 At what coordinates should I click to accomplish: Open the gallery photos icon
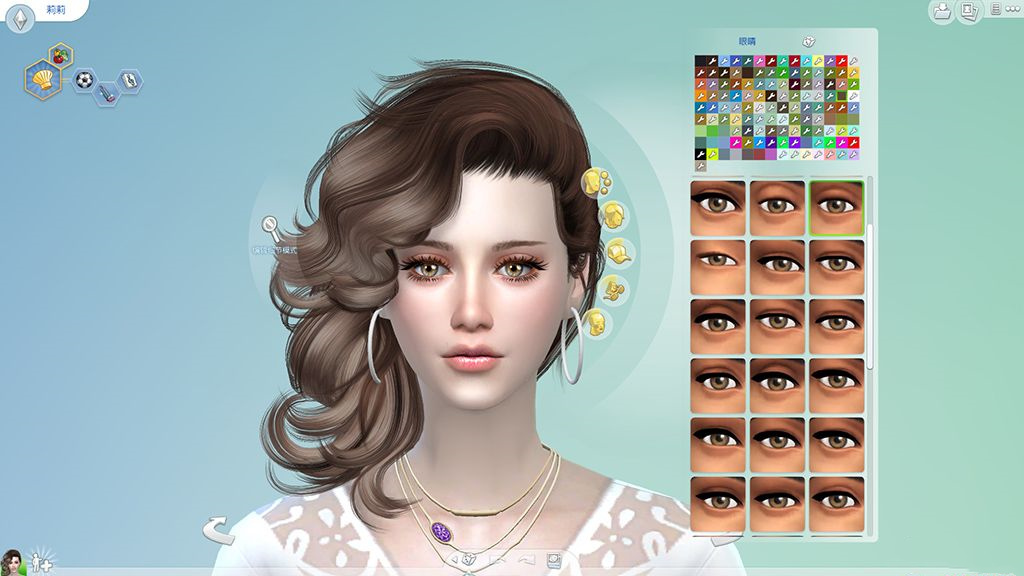click(968, 12)
